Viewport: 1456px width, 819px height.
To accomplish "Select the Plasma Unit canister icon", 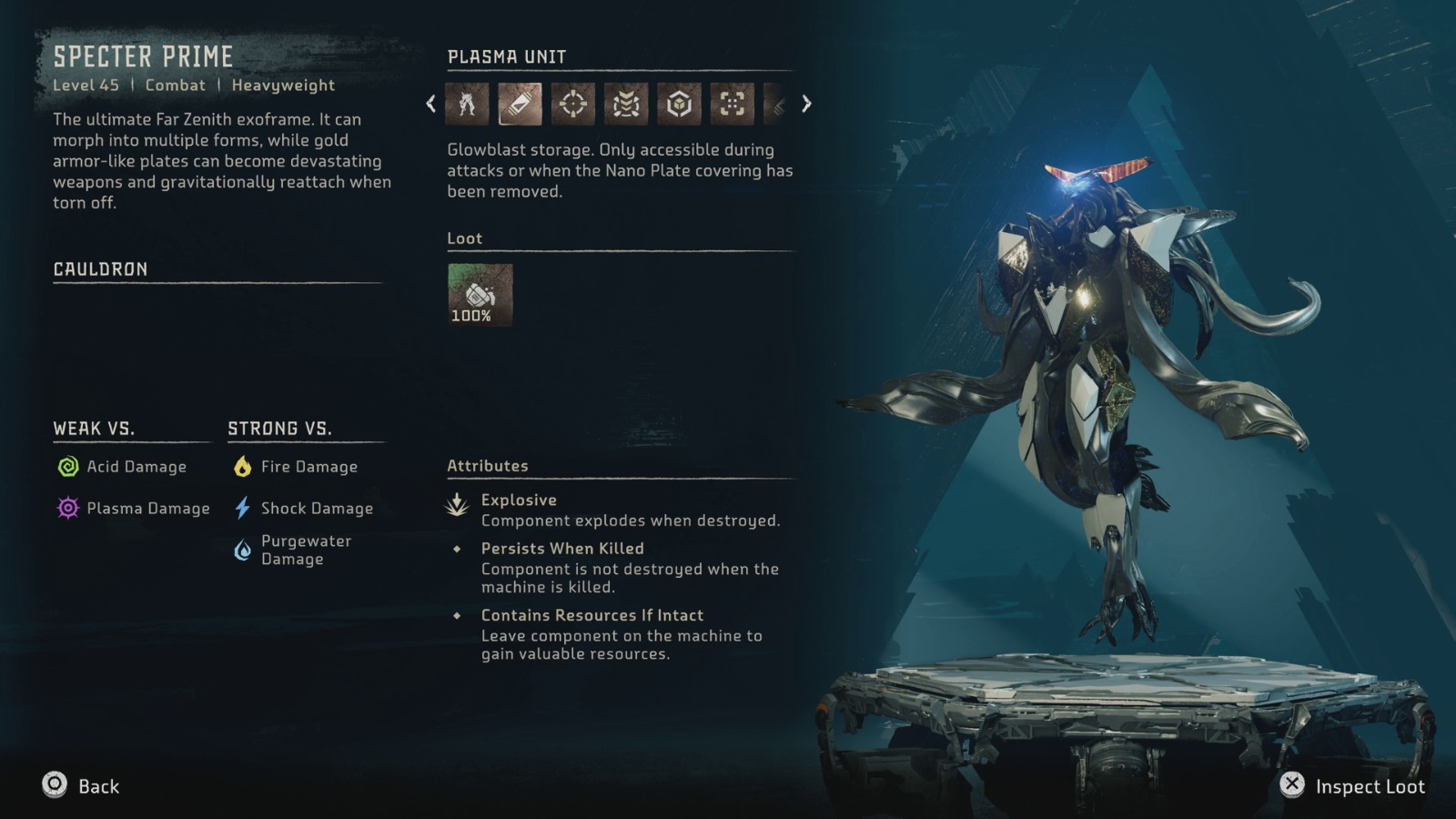I will point(520,104).
